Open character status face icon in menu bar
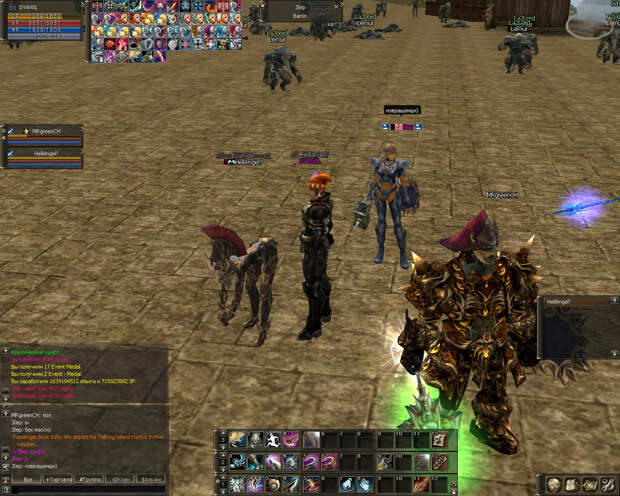The height and width of the screenshot is (496, 620). point(554,484)
